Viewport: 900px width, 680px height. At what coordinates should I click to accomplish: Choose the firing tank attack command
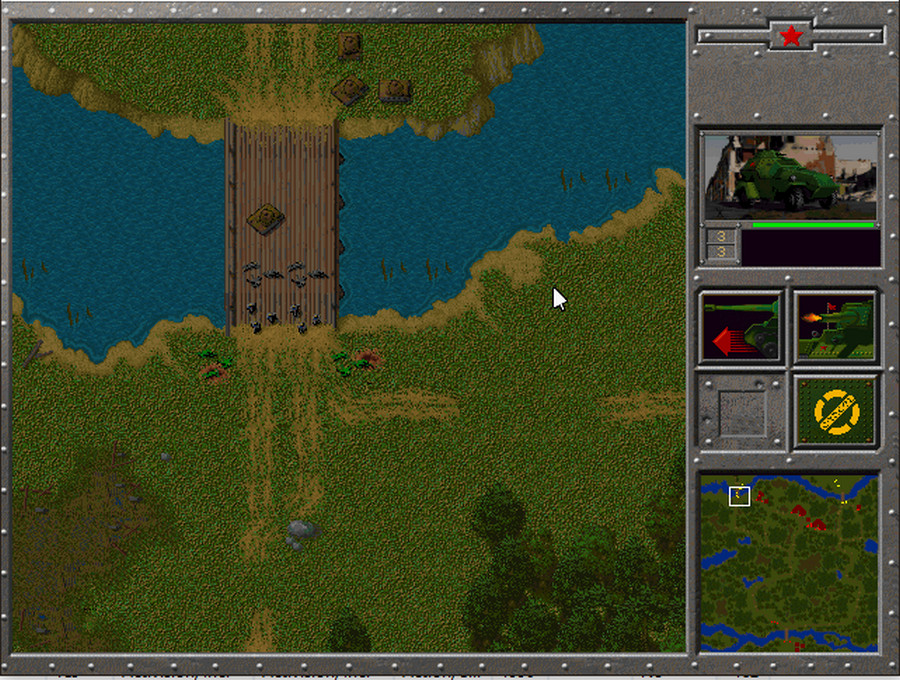(x=836, y=327)
